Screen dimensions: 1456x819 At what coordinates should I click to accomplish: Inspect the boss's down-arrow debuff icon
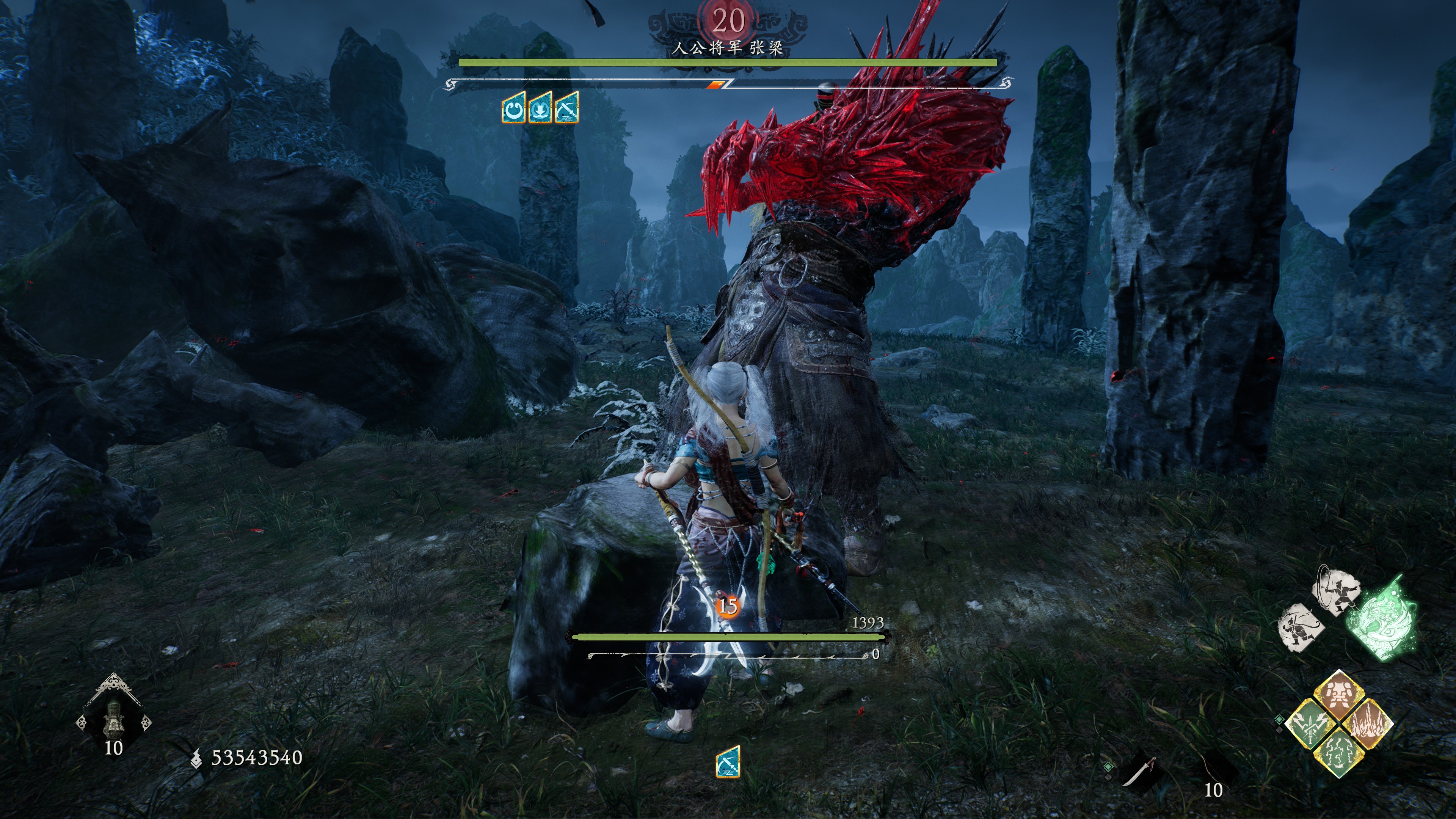[540, 109]
